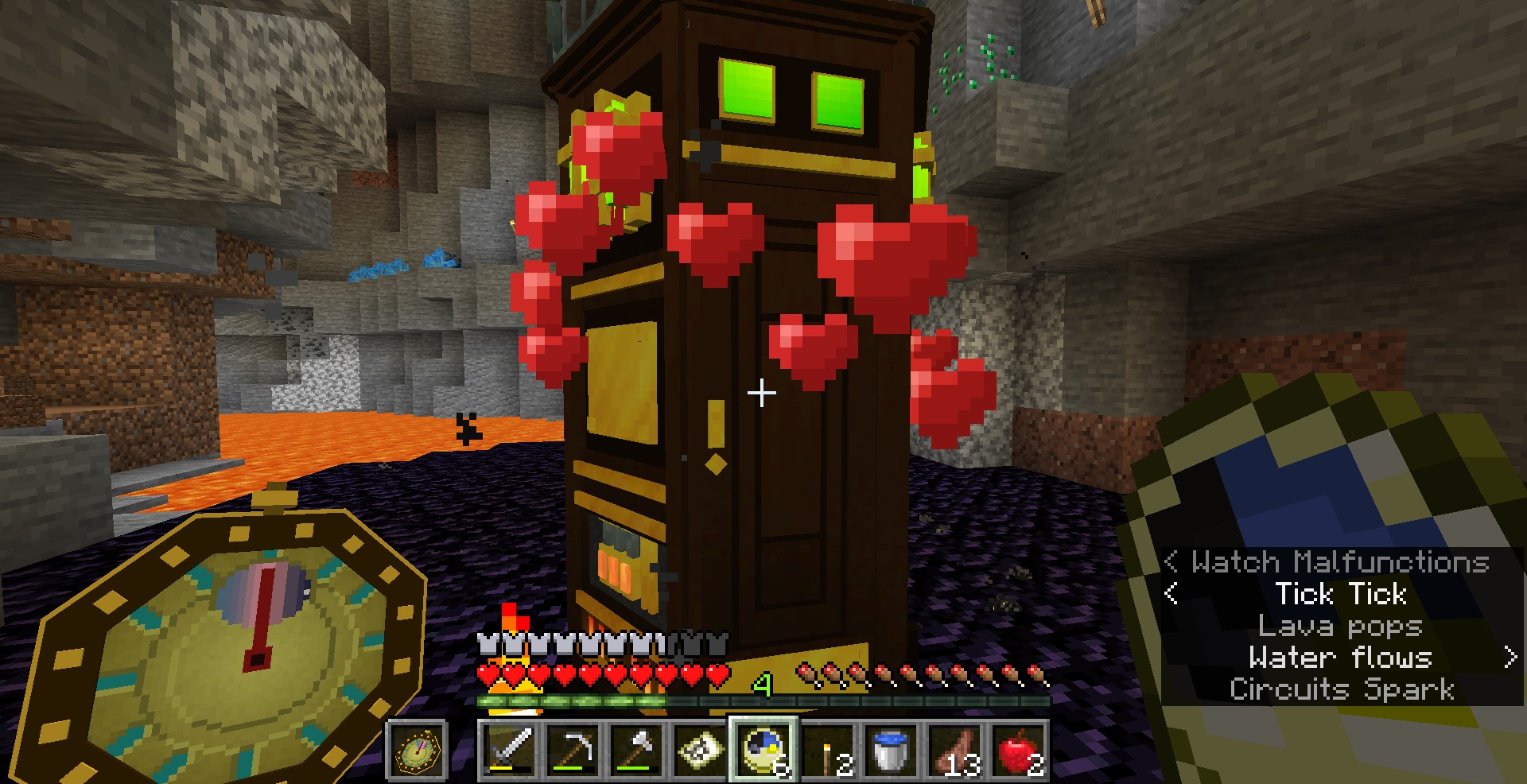Select the iron pickaxe hotbar slot
The width and height of the screenshot is (1527, 784).
coord(573,750)
